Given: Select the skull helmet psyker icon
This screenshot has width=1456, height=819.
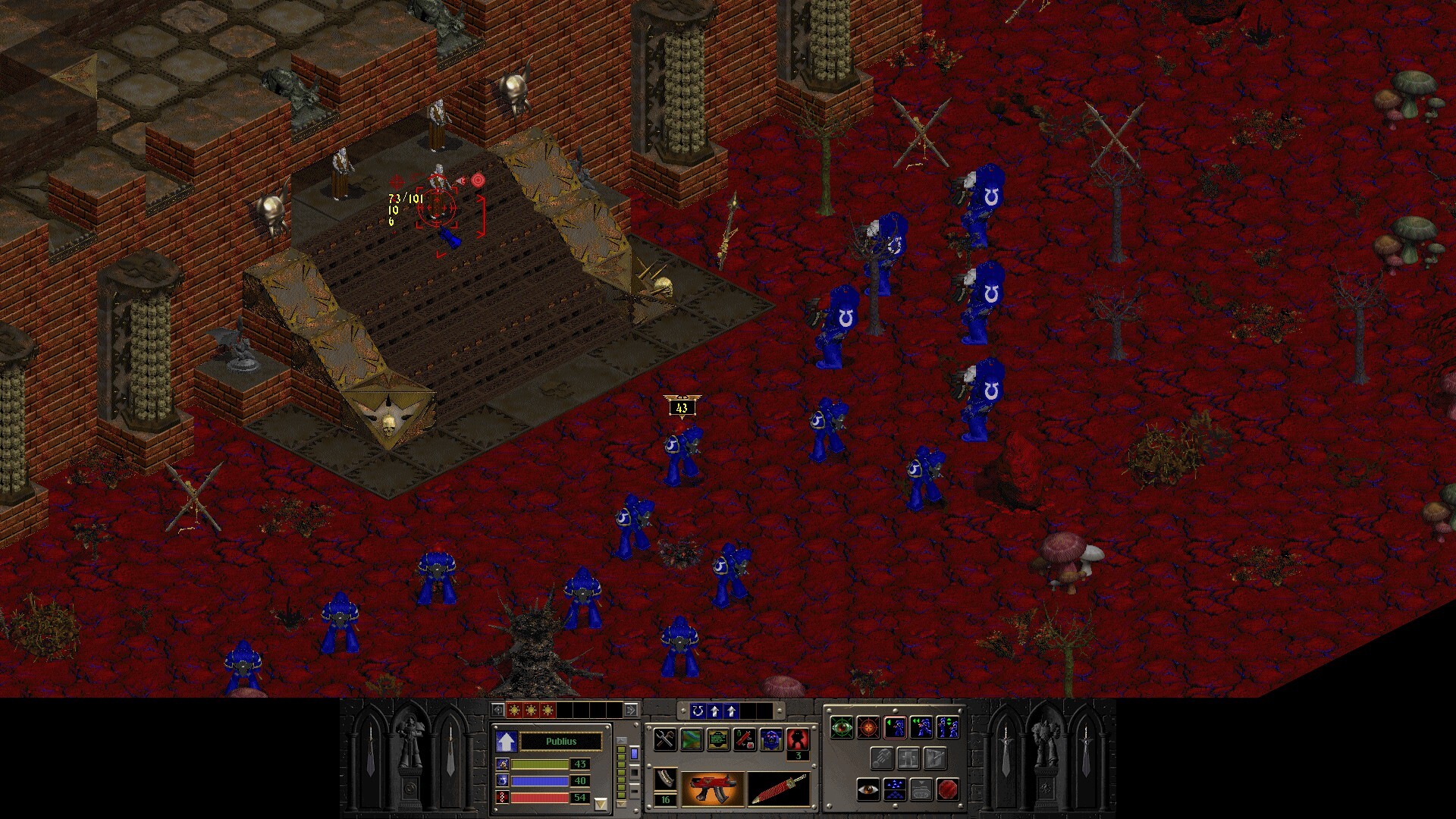Looking at the screenshot, I should [772, 740].
